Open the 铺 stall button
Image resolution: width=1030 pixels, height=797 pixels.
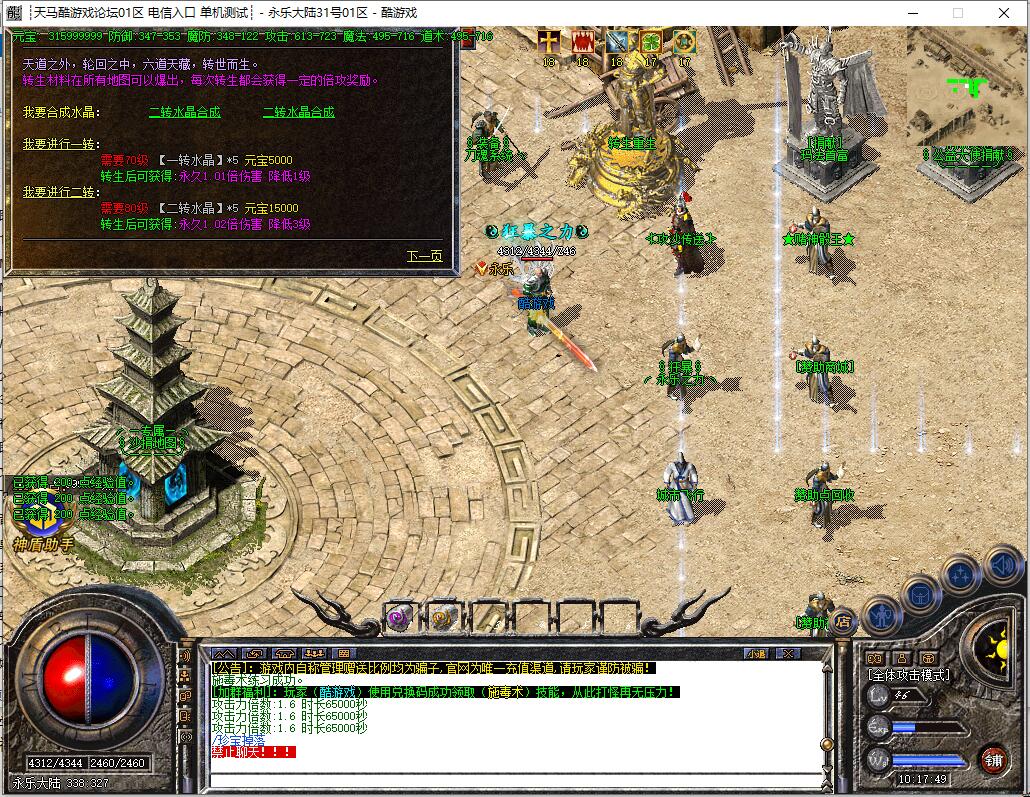click(x=992, y=758)
